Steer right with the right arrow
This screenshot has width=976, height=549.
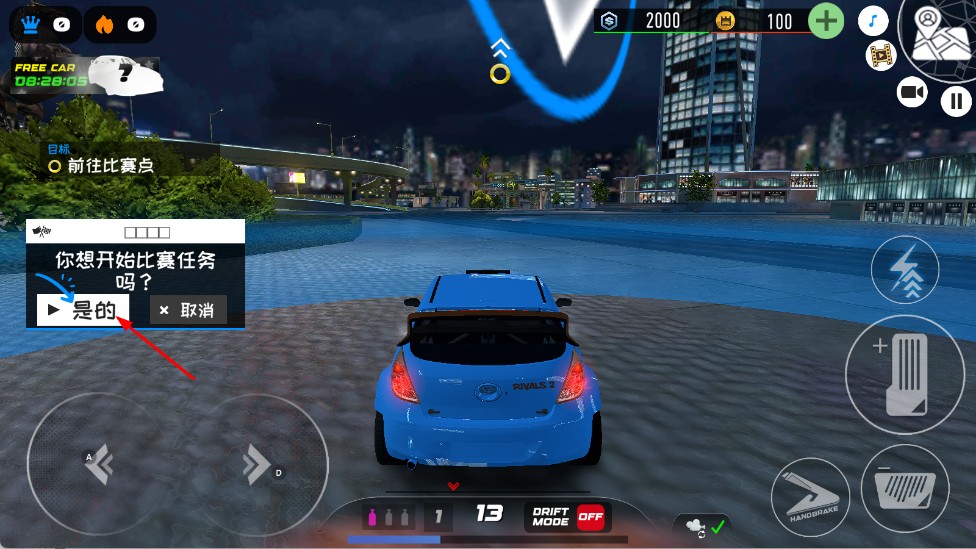[x=255, y=463]
